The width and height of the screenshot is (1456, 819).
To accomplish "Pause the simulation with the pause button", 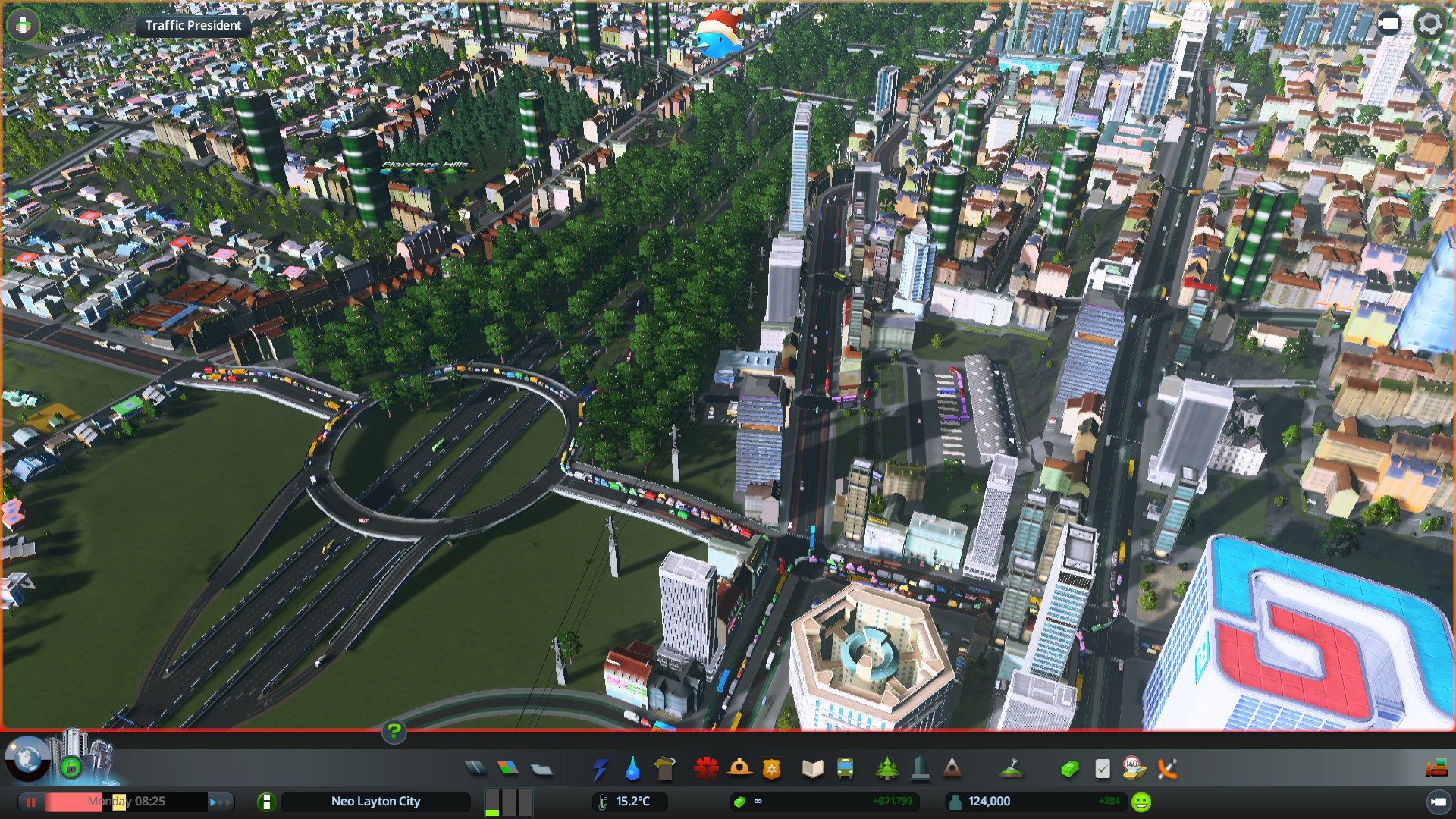I will point(31,802).
